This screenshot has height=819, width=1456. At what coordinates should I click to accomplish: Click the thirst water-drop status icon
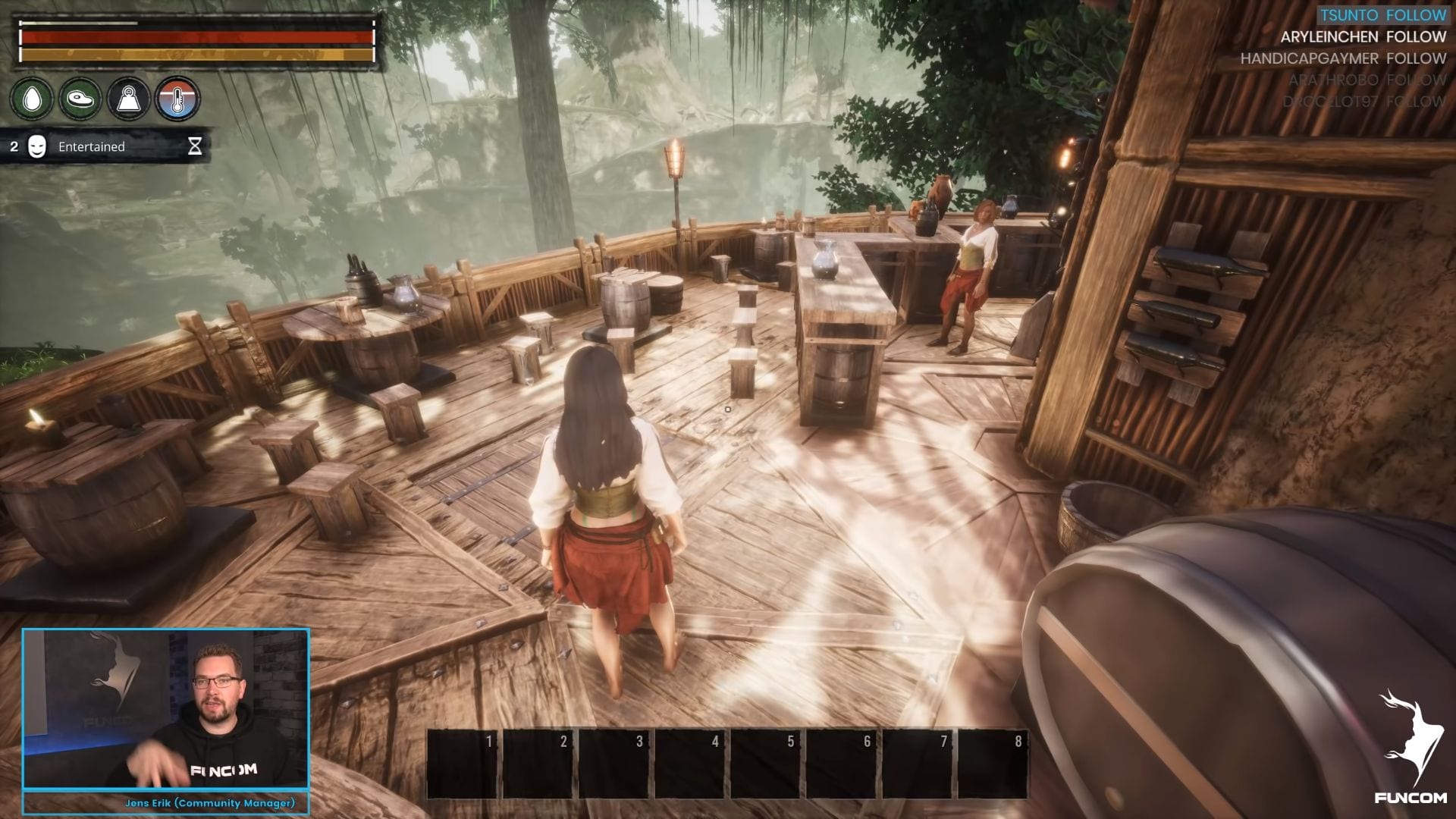[32, 99]
